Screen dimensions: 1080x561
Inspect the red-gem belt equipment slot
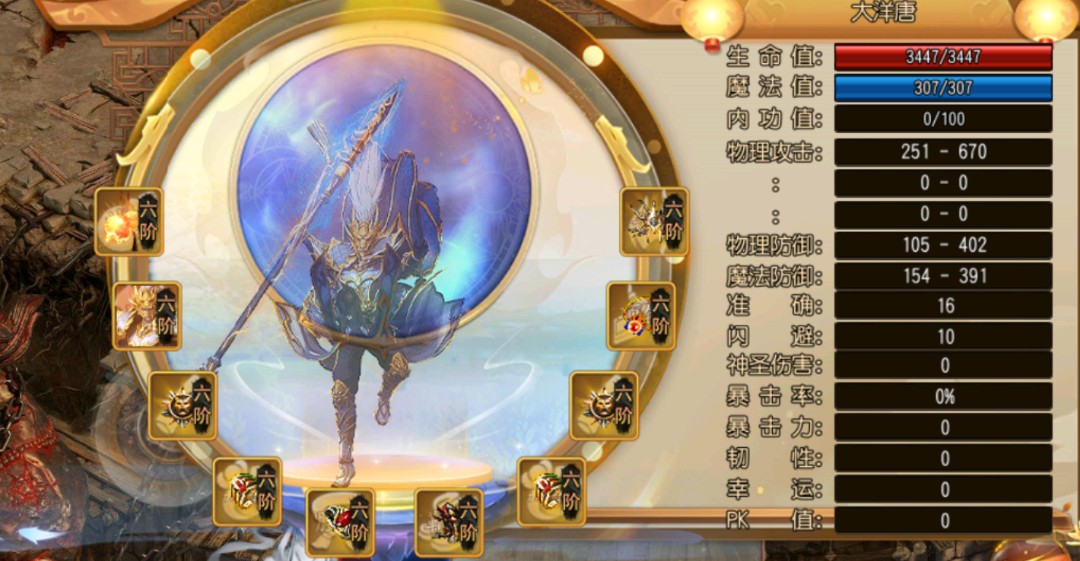pyautogui.click(x=340, y=521)
